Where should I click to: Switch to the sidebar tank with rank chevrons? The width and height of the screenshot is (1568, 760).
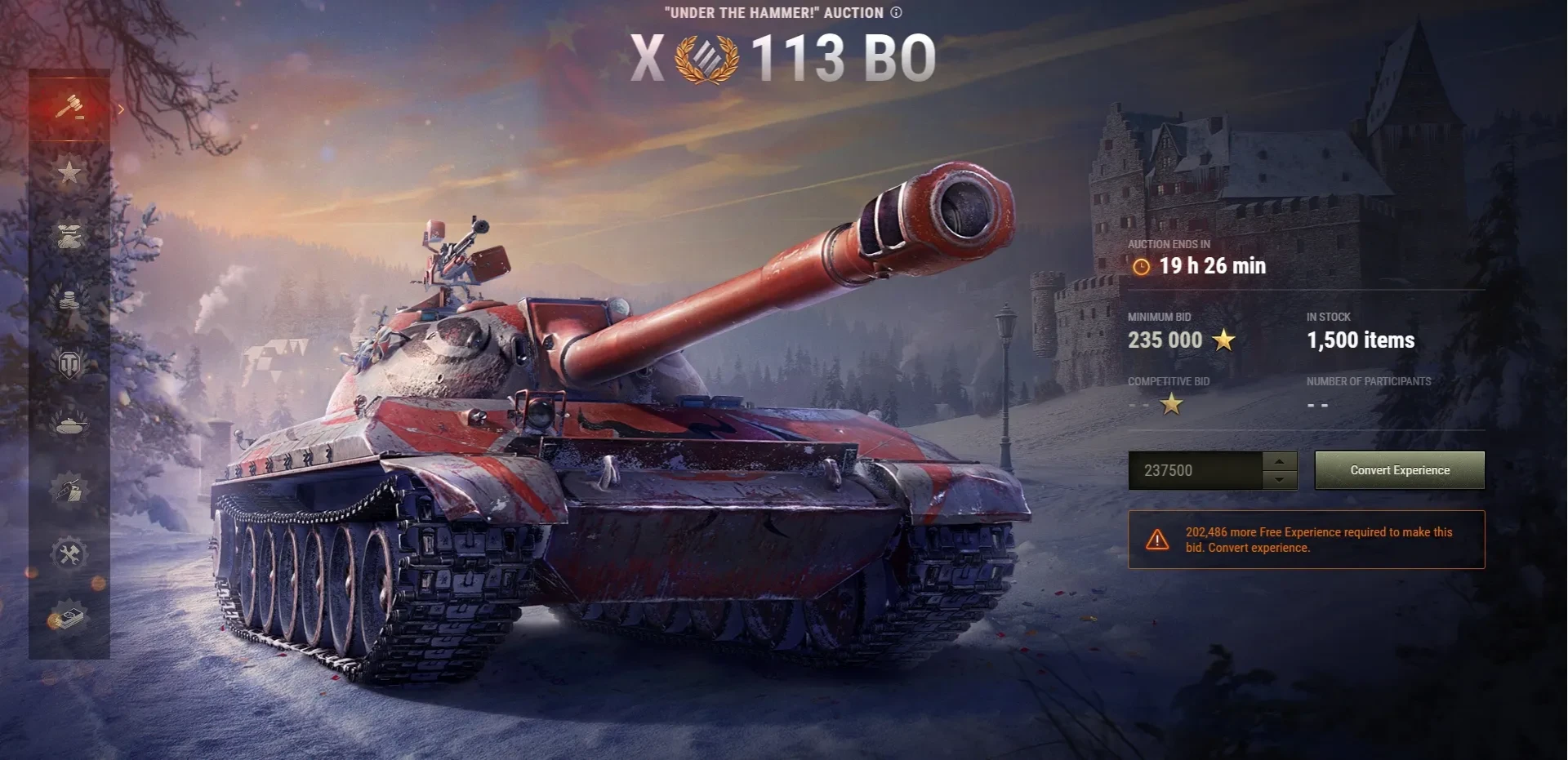click(x=69, y=236)
